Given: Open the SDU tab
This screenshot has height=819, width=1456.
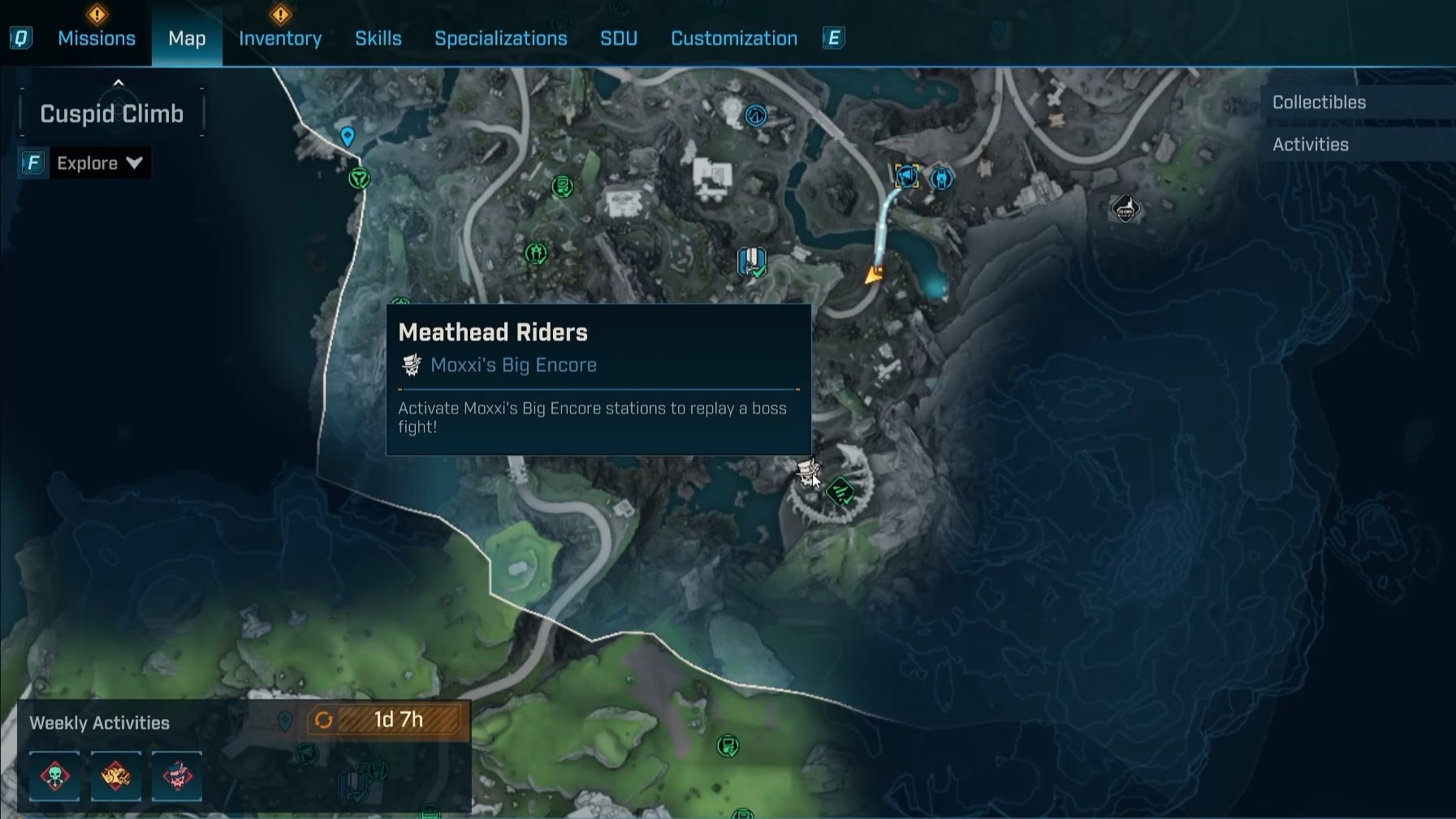Looking at the screenshot, I should (x=618, y=38).
